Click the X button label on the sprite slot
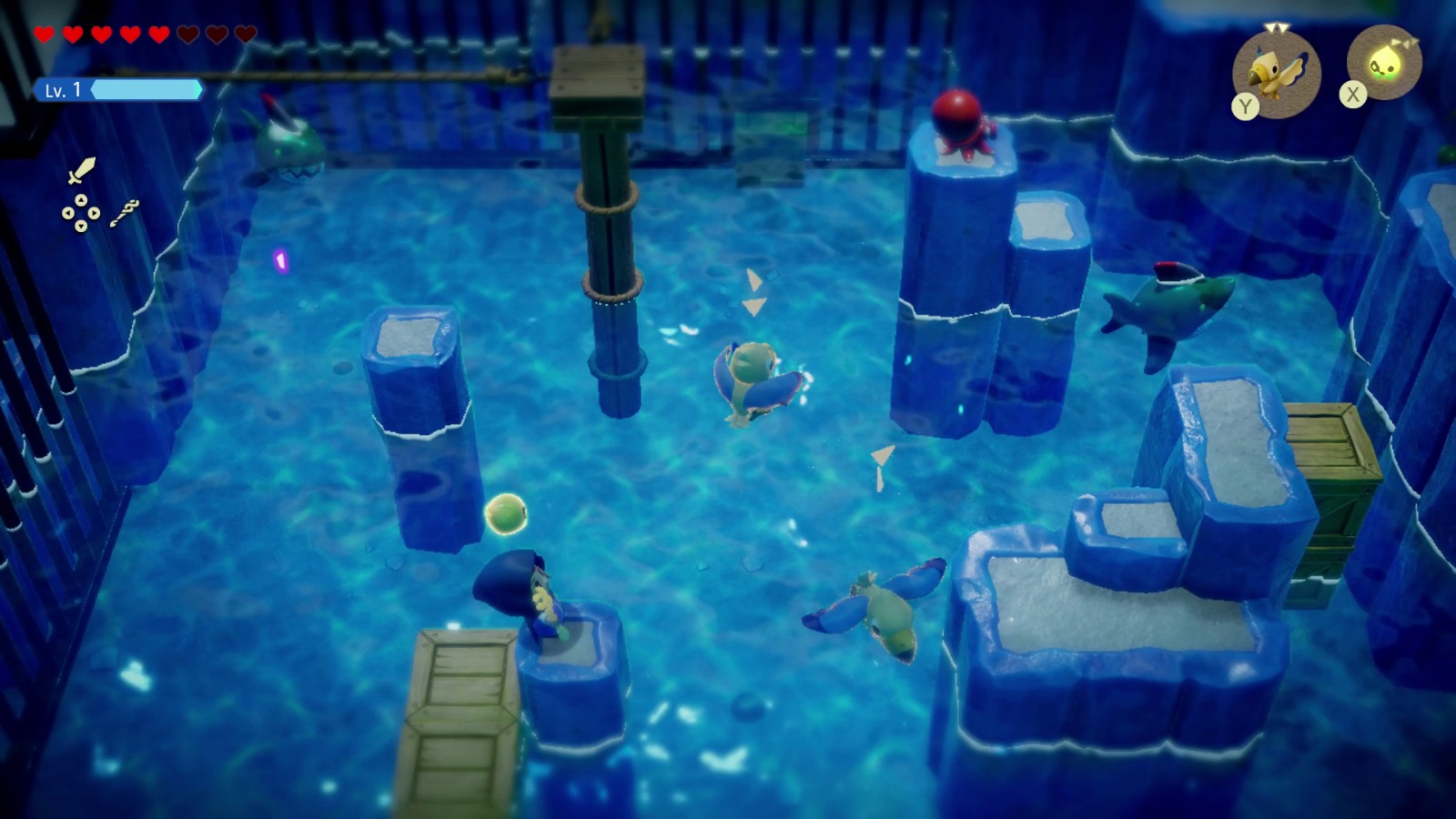Viewport: 1456px width, 819px height. 1353,93
